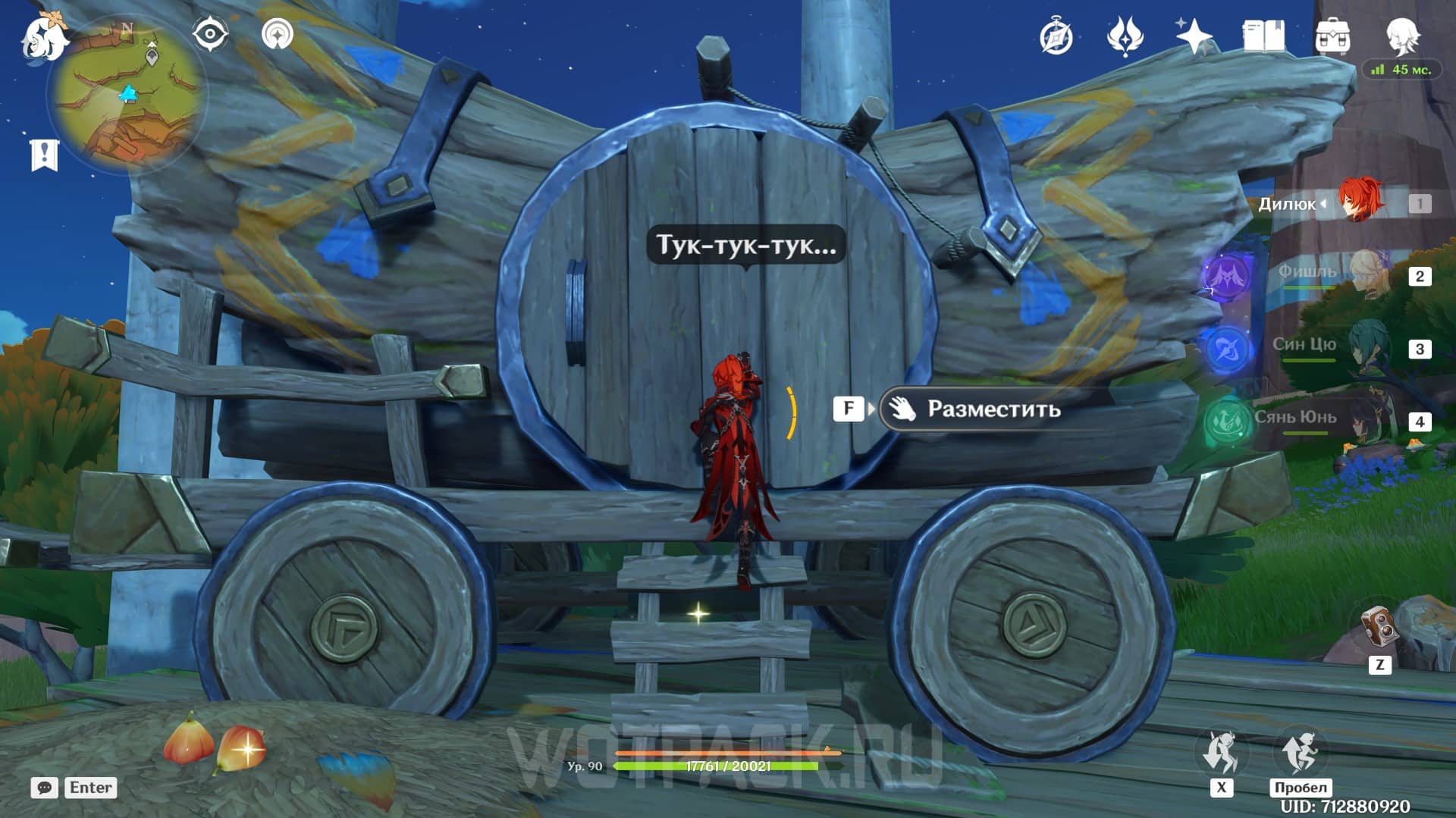Open the compass adventure icon

(x=1056, y=36)
